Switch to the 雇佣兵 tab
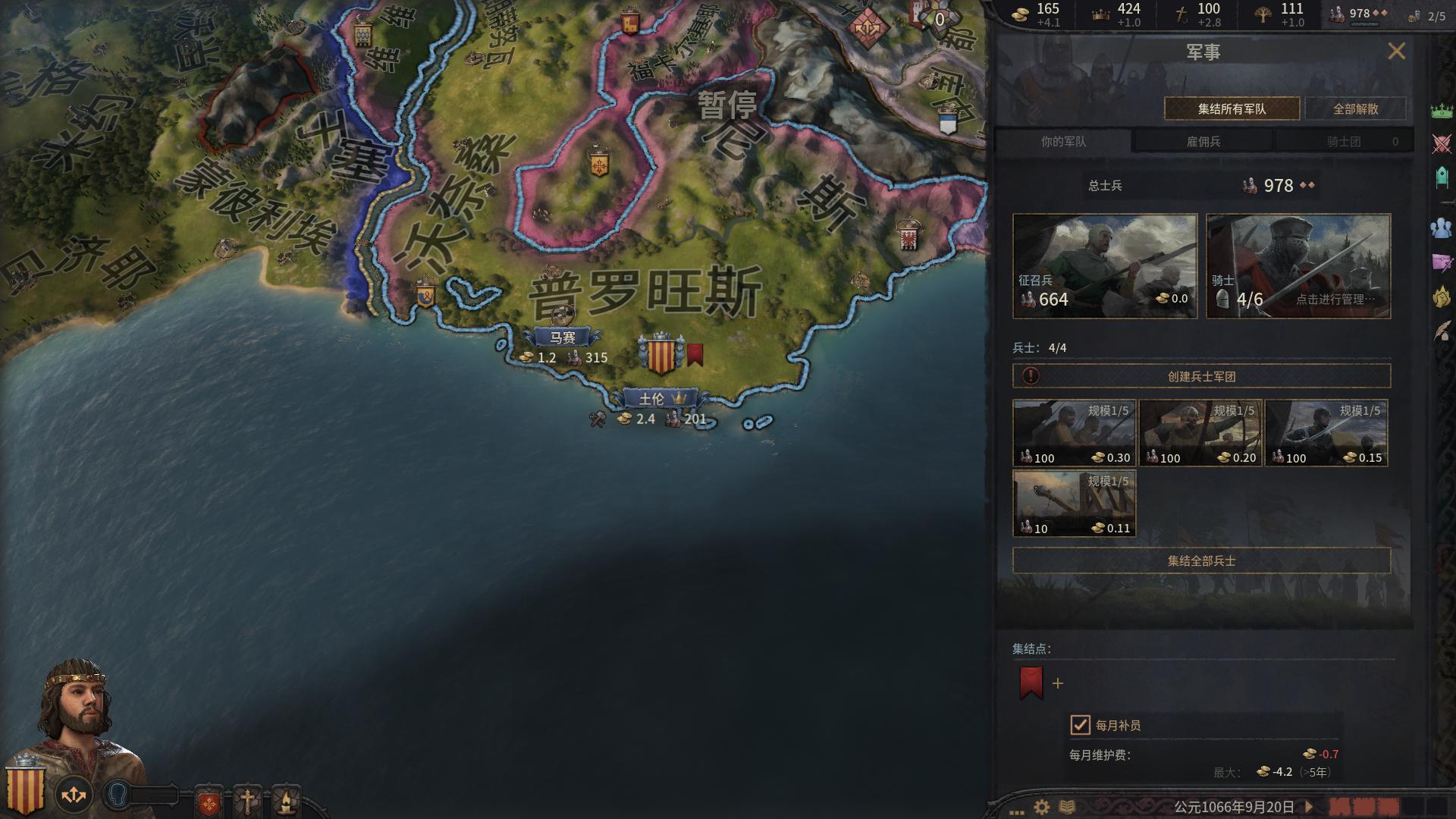Image resolution: width=1456 pixels, height=819 pixels. pyautogui.click(x=1203, y=140)
